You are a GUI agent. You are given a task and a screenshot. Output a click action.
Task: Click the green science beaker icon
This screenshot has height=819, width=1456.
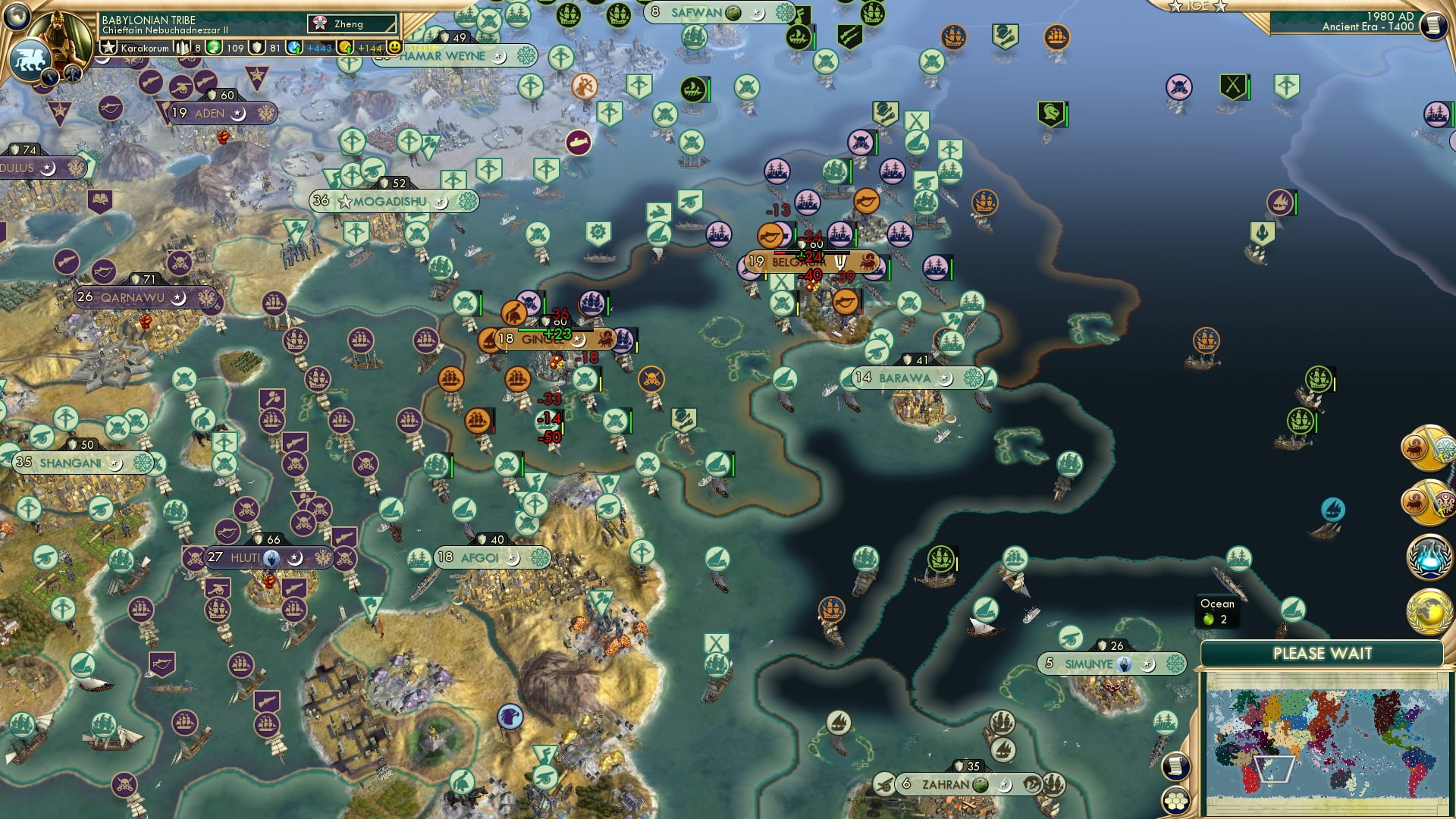point(214,48)
